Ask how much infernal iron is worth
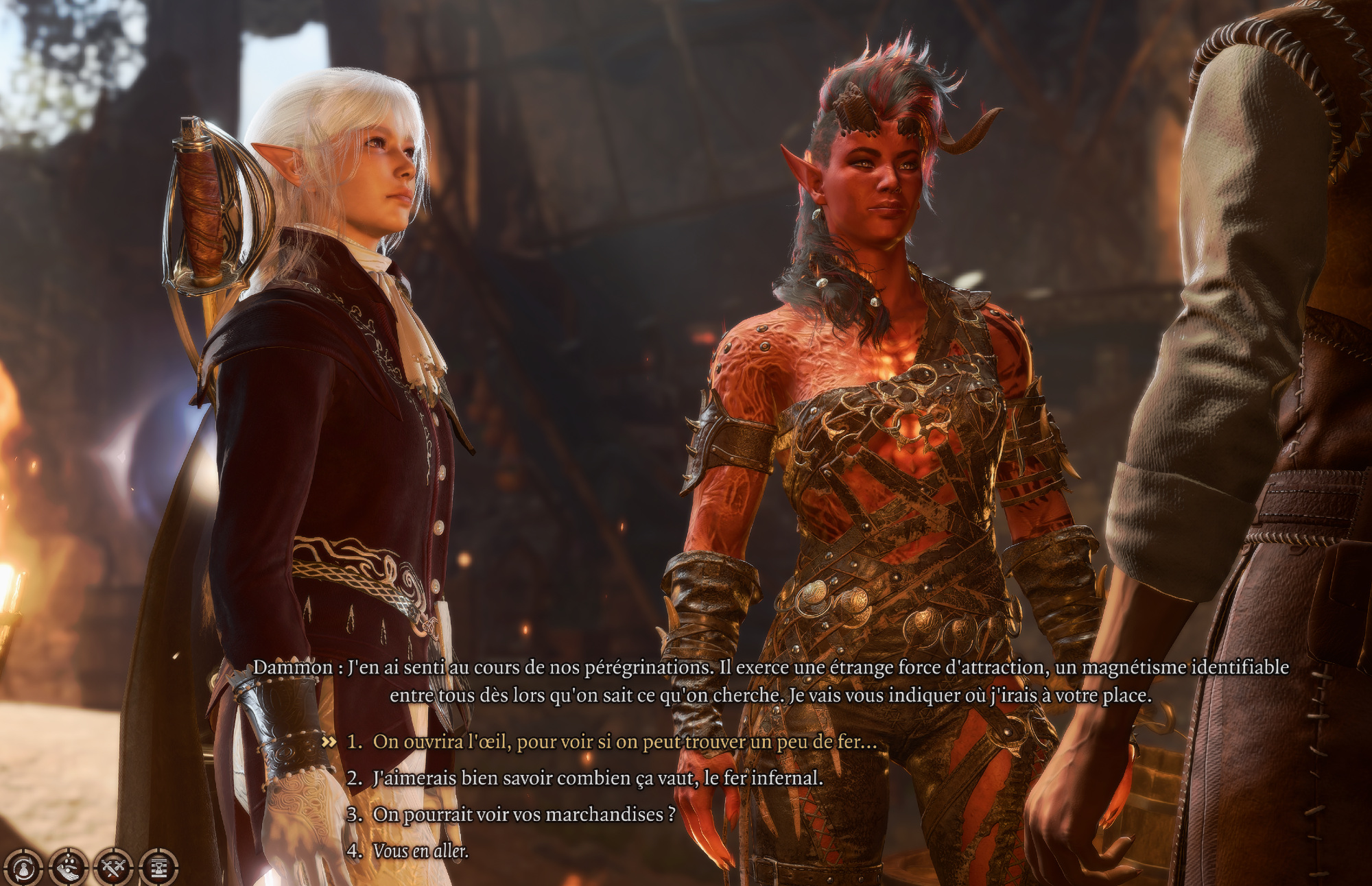Image resolution: width=1372 pixels, height=886 pixels. click(x=597, y=778)
